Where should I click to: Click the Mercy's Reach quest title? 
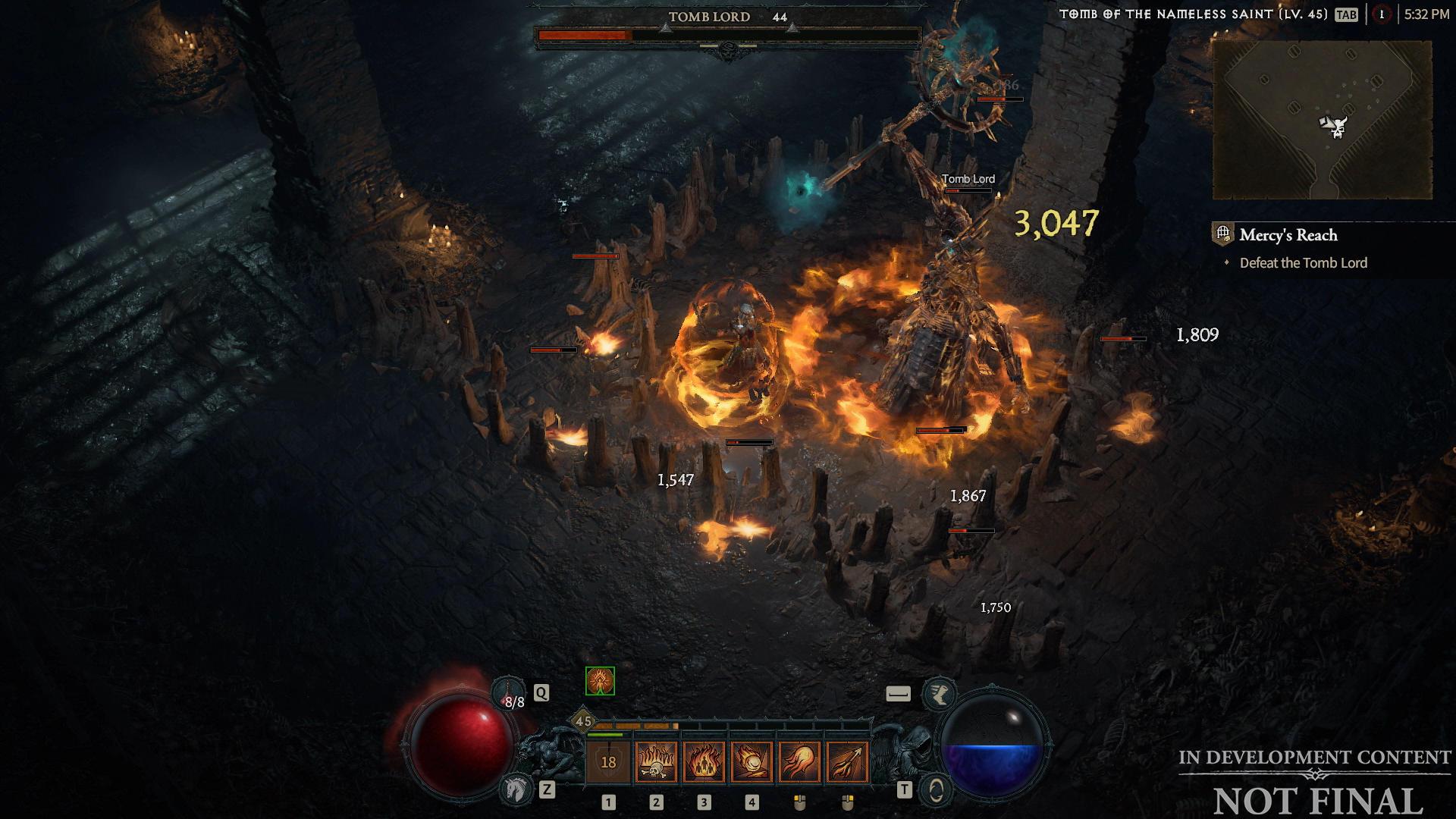tap(1288, 235)
